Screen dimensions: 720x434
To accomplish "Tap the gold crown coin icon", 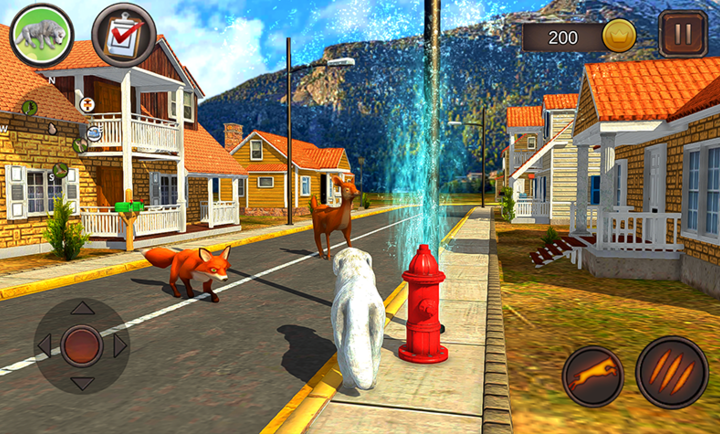I will (620, 36).
